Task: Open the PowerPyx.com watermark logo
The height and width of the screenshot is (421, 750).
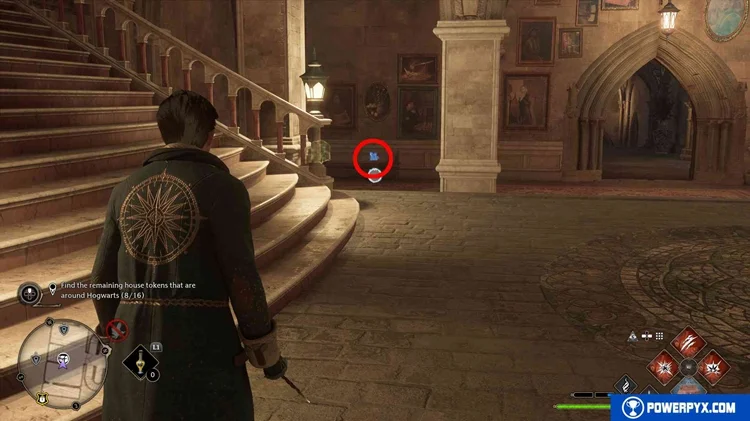Action: (680, 407)
